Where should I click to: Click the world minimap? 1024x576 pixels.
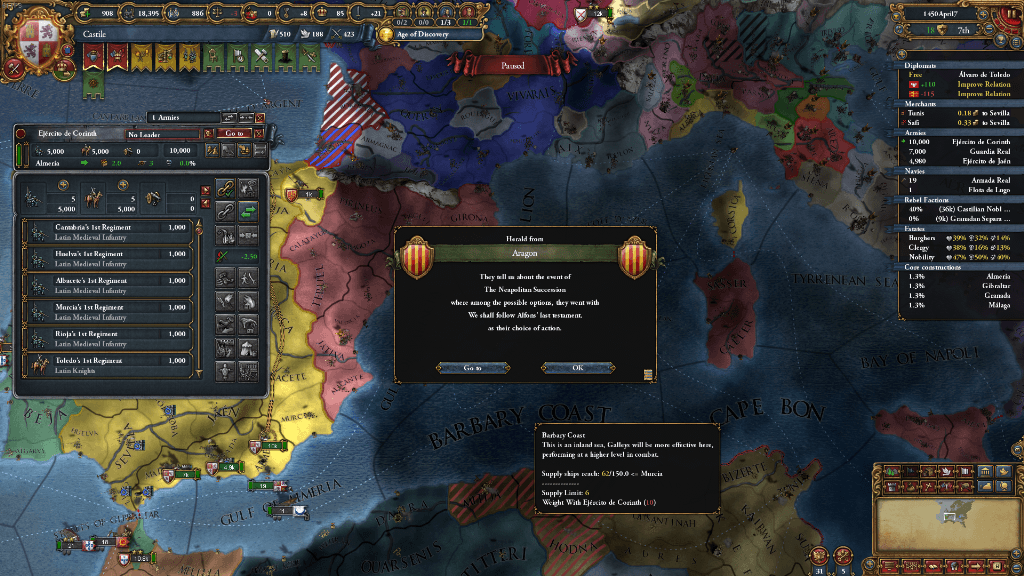click(946, 520)
